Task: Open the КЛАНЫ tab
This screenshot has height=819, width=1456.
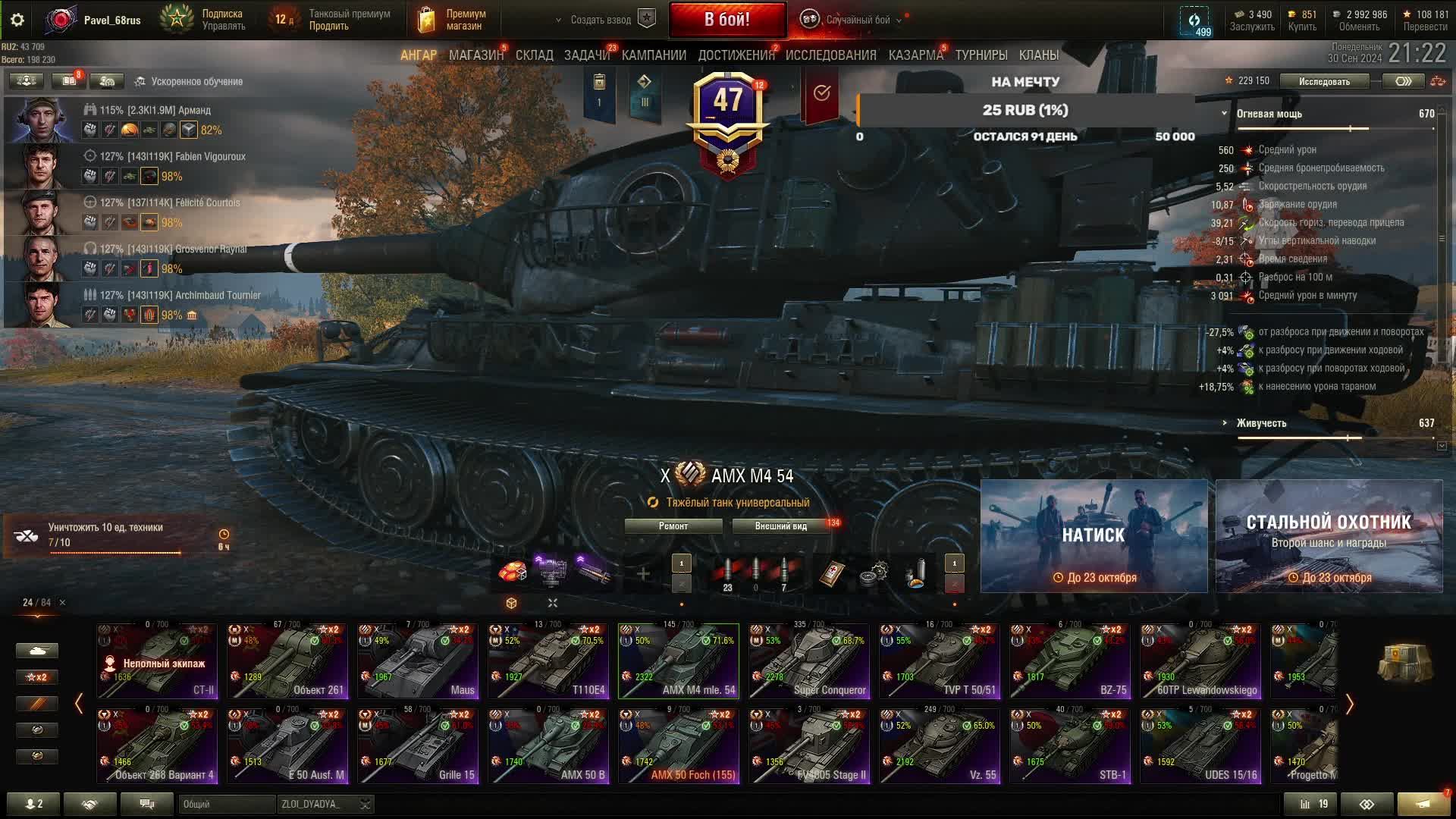Action: (1038, 55)
